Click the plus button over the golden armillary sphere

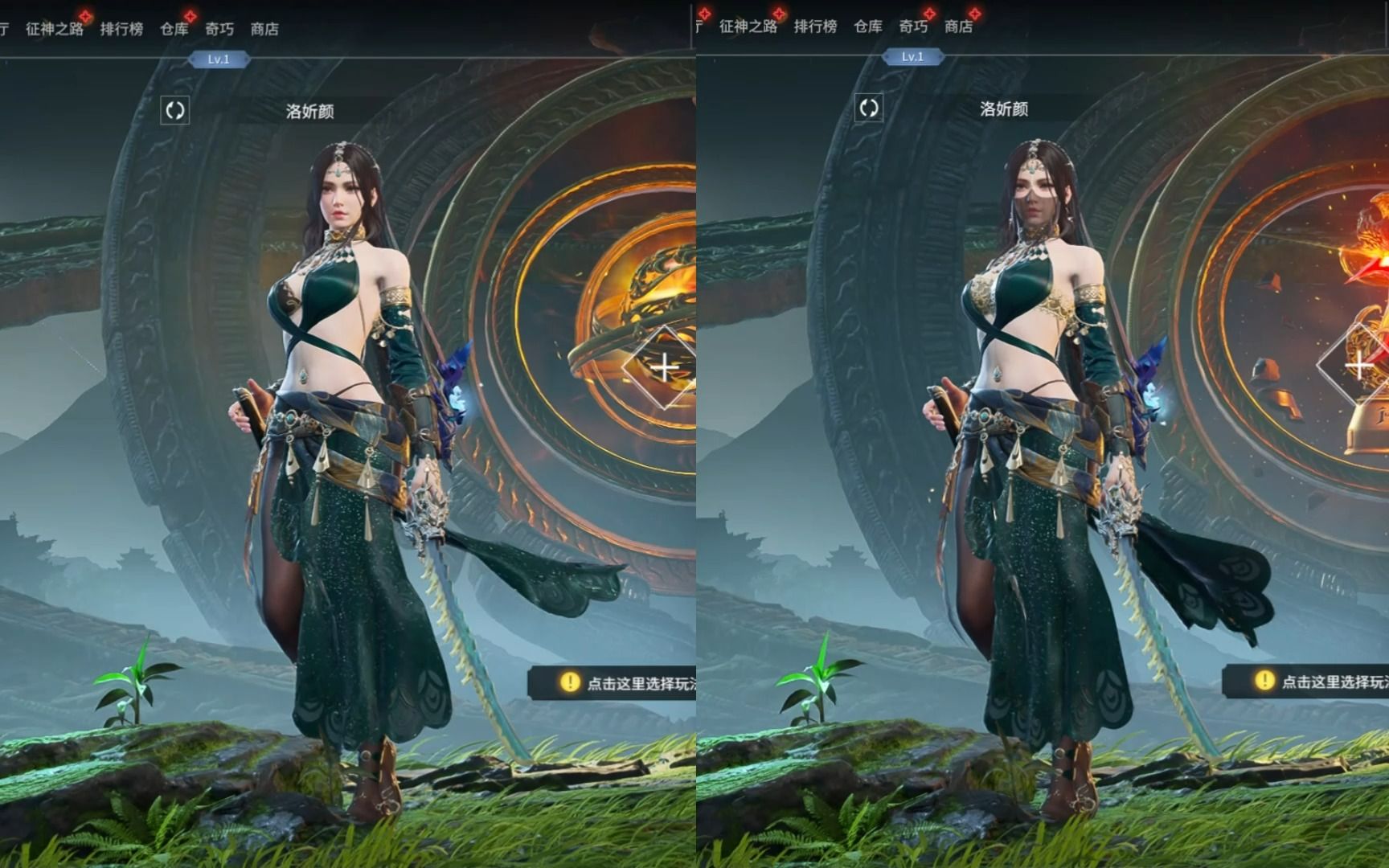665,368
